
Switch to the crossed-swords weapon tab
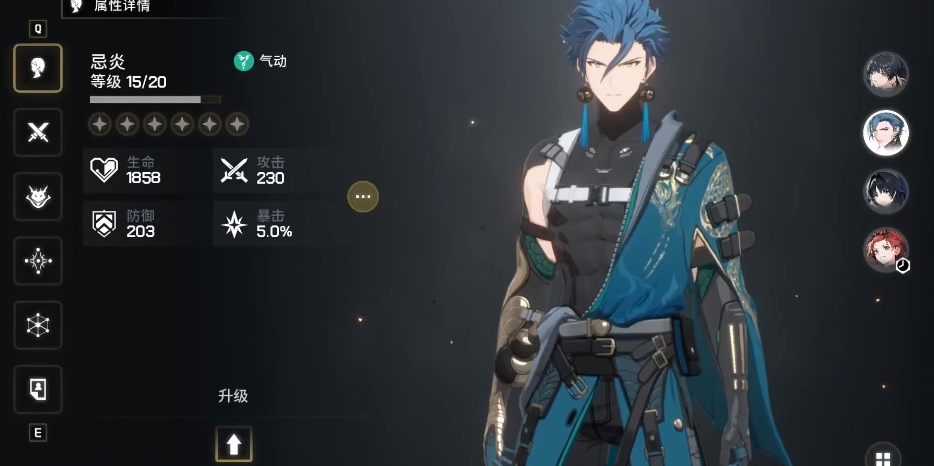pos(38,132)
